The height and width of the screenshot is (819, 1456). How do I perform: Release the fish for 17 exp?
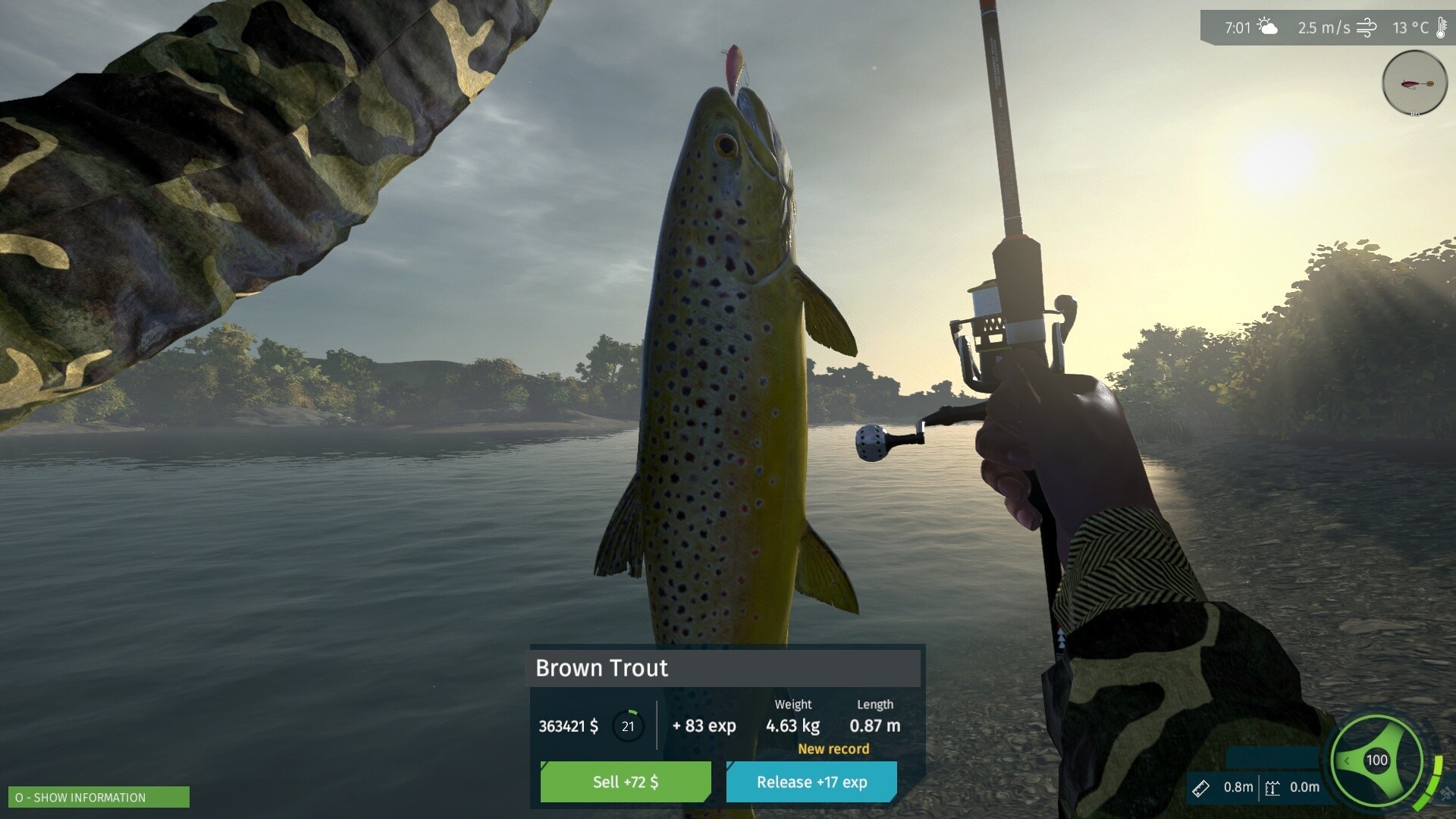pyautogui.click(x=811, y=782)
